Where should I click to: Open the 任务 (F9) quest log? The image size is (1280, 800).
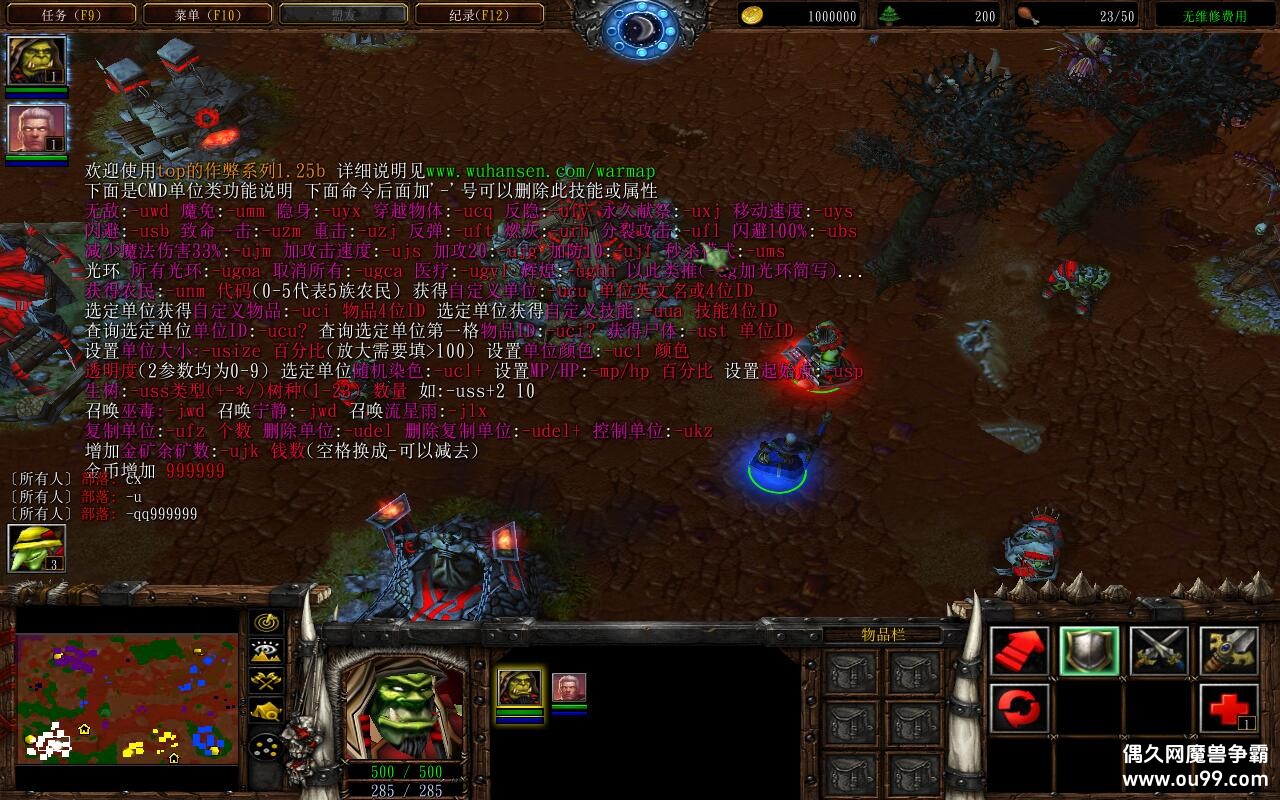68,15
